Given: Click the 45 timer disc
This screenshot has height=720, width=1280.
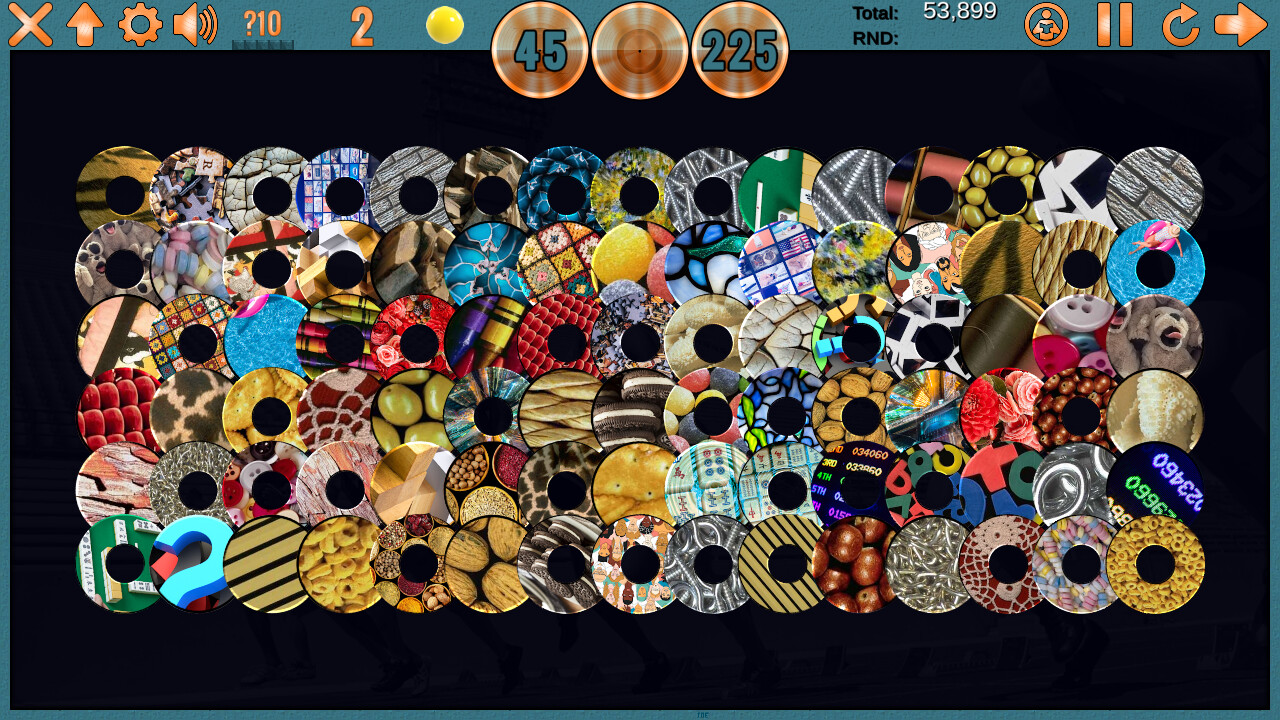Looking at the screenshot, I should (539, 50).
